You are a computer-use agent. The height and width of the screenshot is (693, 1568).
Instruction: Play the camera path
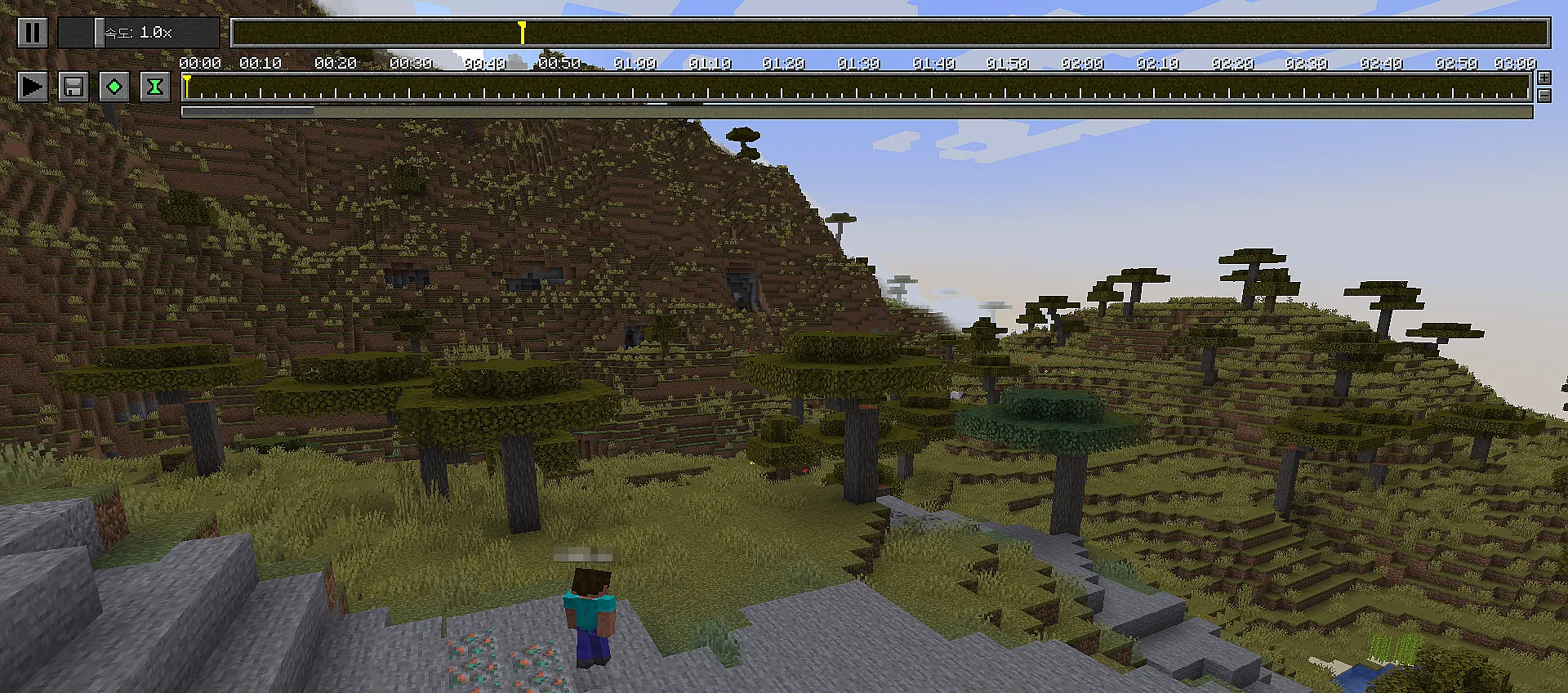tap(32, 87)
